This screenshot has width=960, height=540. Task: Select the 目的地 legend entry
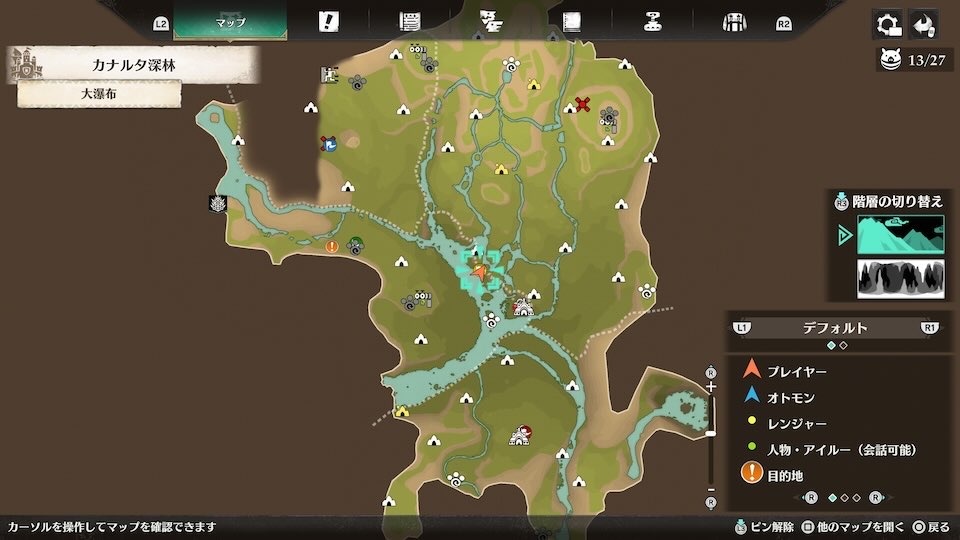click(x=785, y=476)
